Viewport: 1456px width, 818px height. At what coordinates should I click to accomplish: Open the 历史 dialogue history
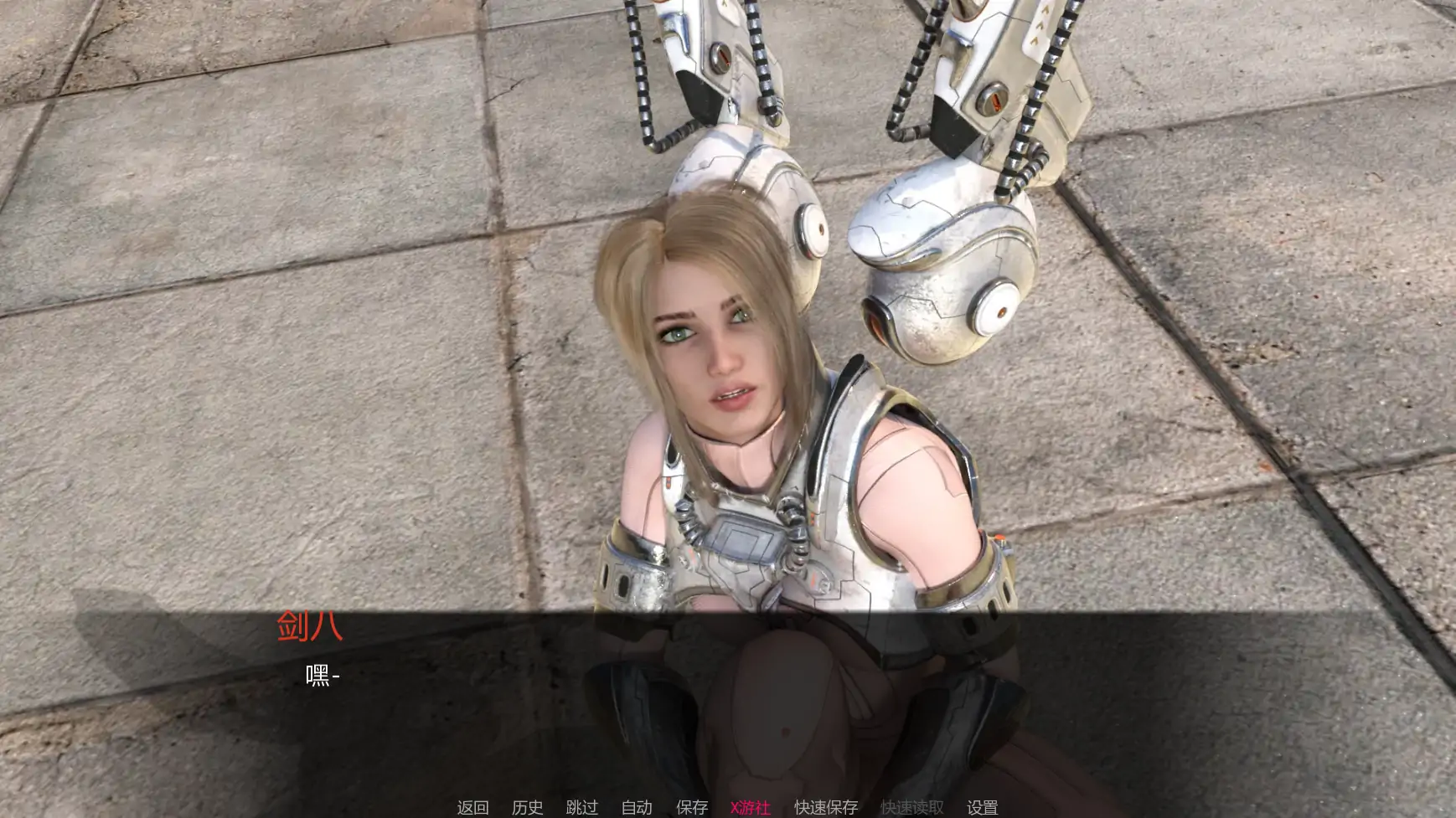coord(527,807)
